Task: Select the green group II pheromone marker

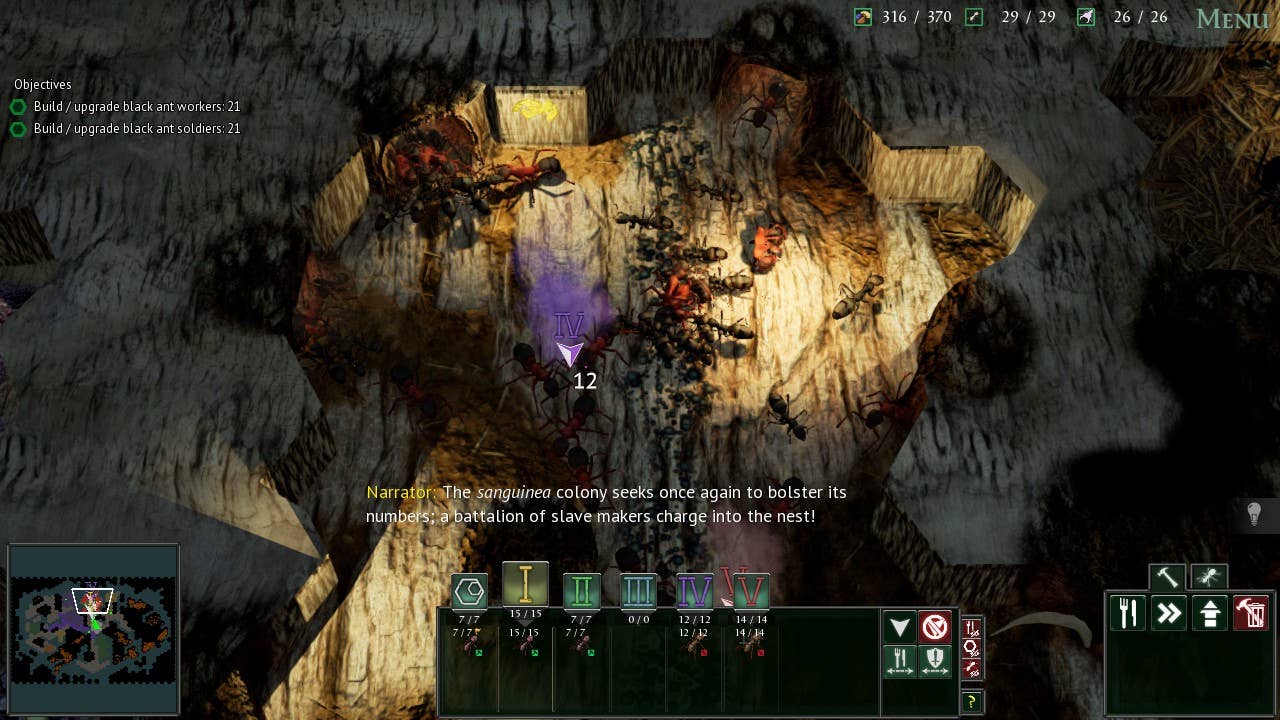Action: tap(581, 591)
